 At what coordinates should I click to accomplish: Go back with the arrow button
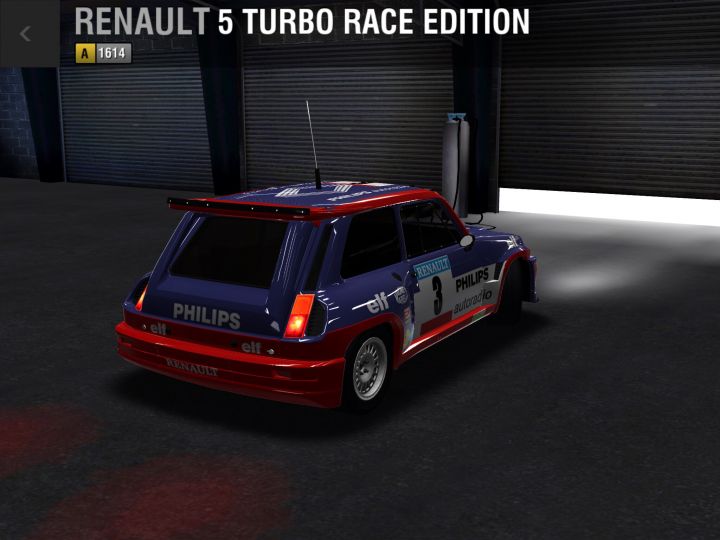click(x=26, y=33)
